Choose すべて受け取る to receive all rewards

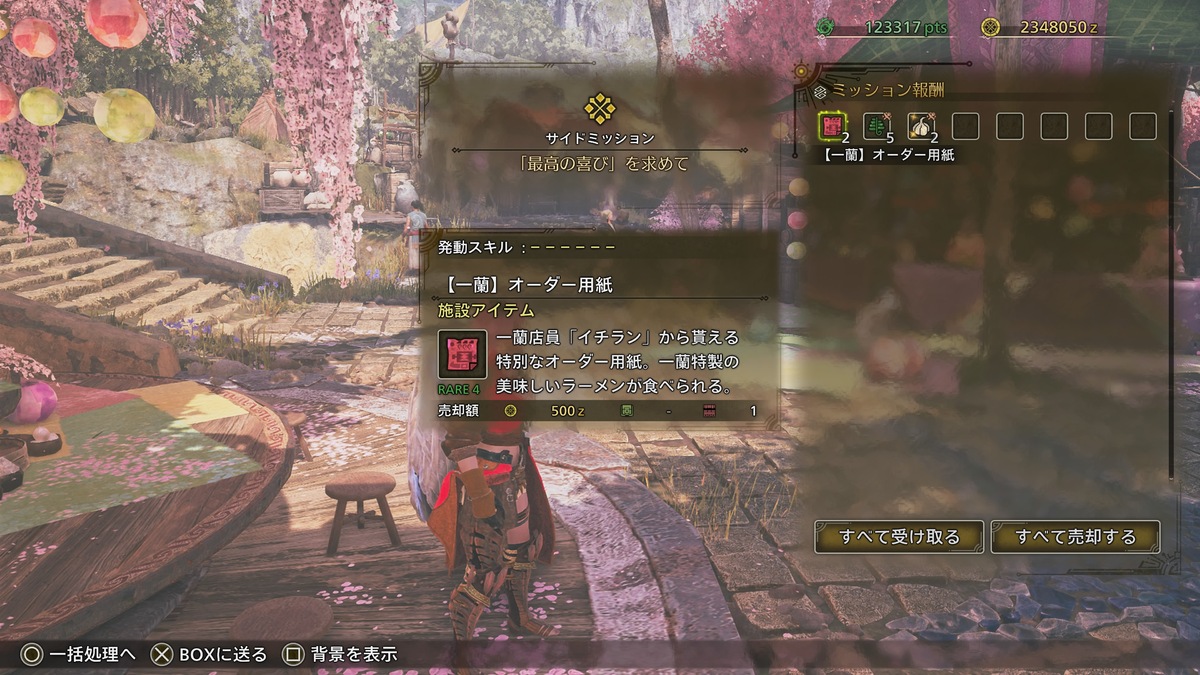(899, 537)
